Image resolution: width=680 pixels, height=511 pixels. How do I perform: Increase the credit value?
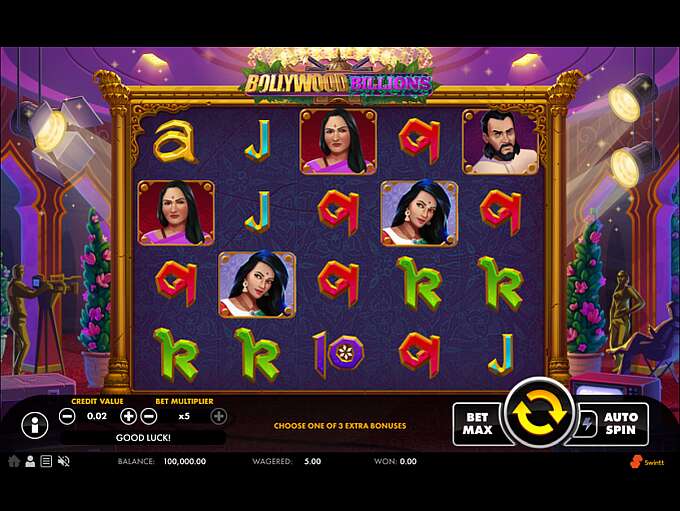(x=128, y=416)
